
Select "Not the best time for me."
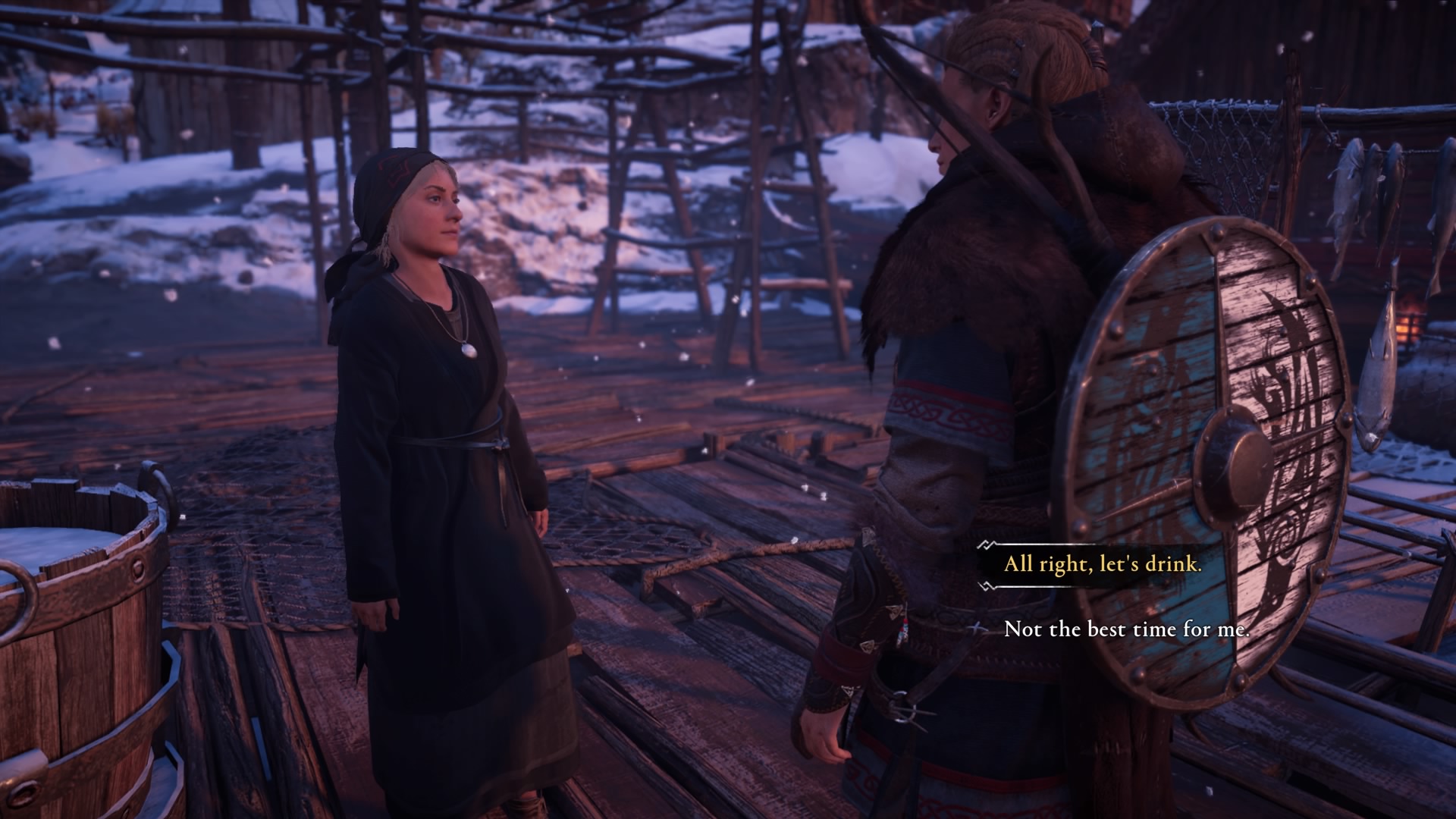pyautogui.click(x=1125, y=629)
